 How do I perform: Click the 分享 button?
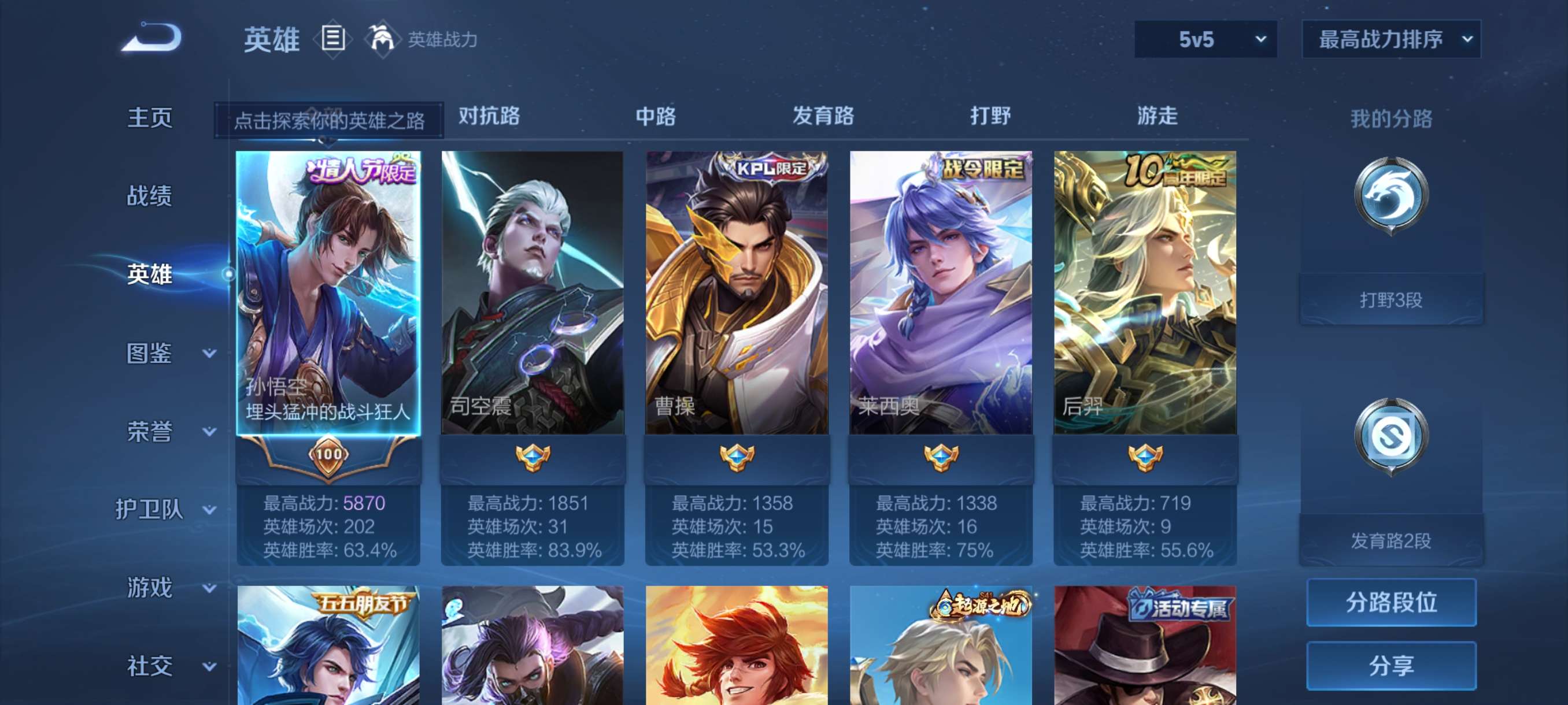(x=1392, y=666)
